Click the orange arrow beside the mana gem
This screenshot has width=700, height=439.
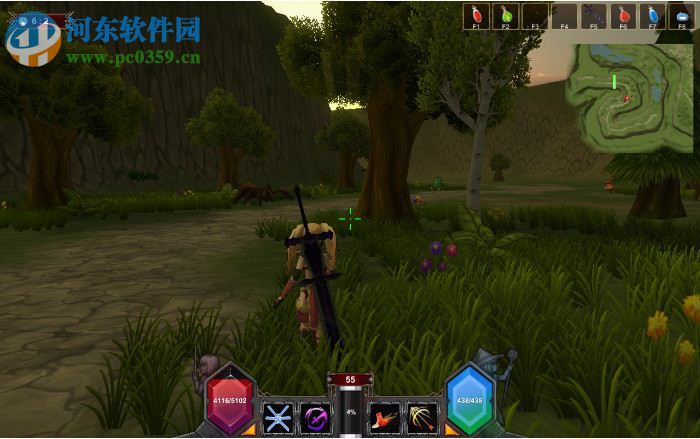[451, 430]
